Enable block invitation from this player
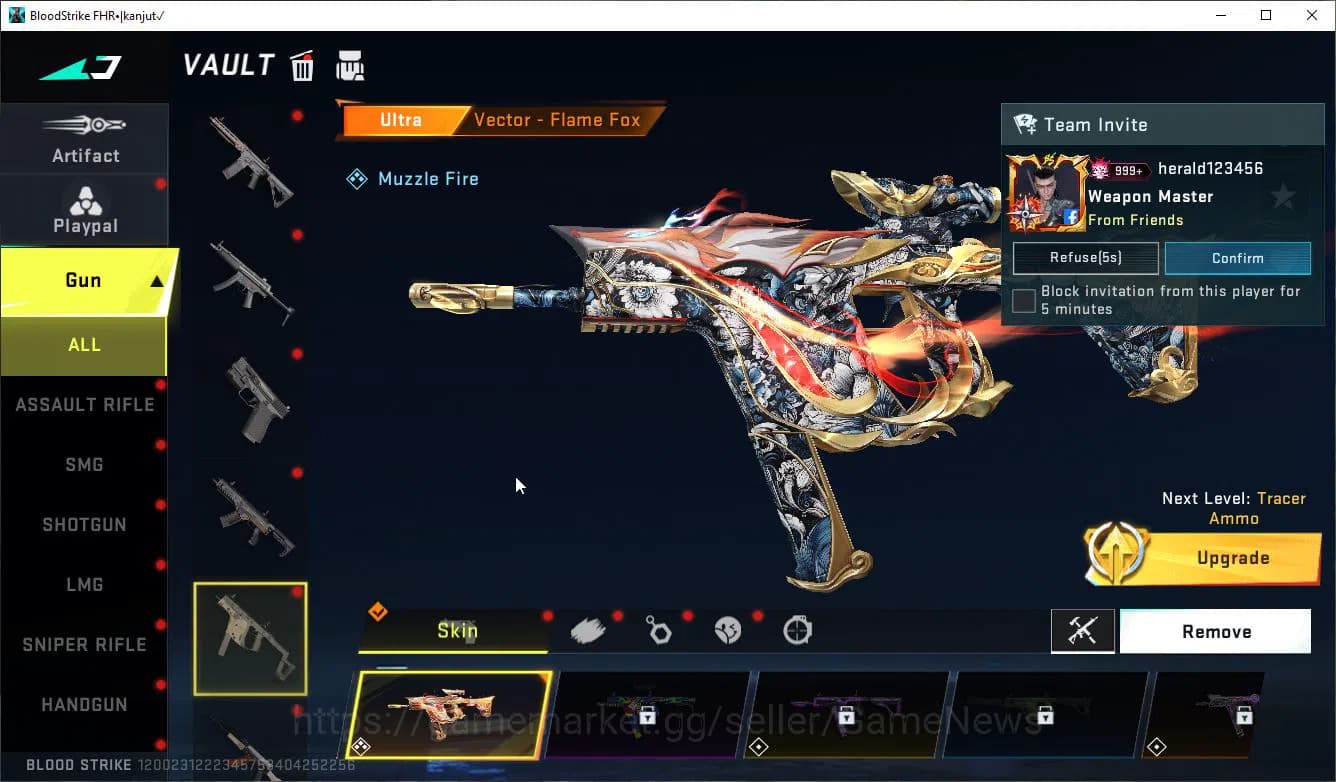Viewport: 1336px width, 782px height. (1023, 300)
